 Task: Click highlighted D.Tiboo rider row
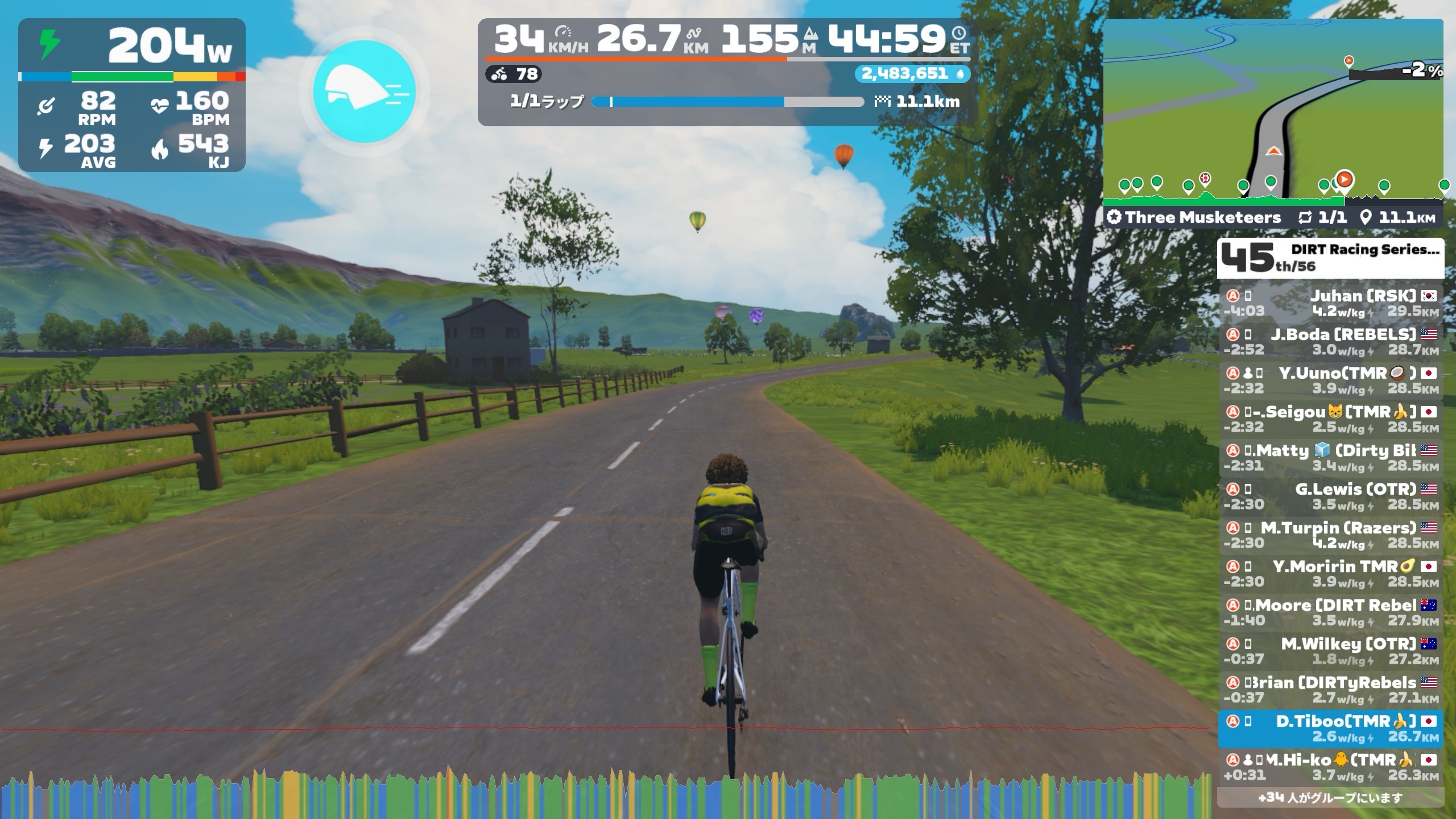point(1330,729)
